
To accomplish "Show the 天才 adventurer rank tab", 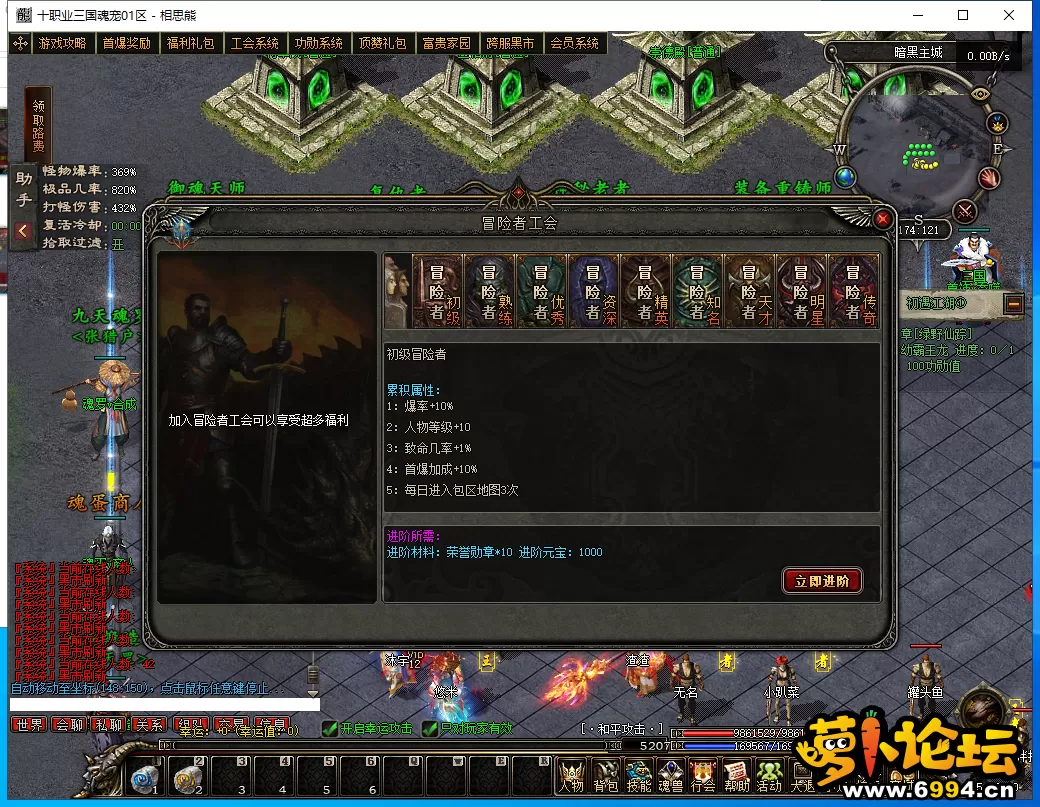I will click(x=749, y=291).
